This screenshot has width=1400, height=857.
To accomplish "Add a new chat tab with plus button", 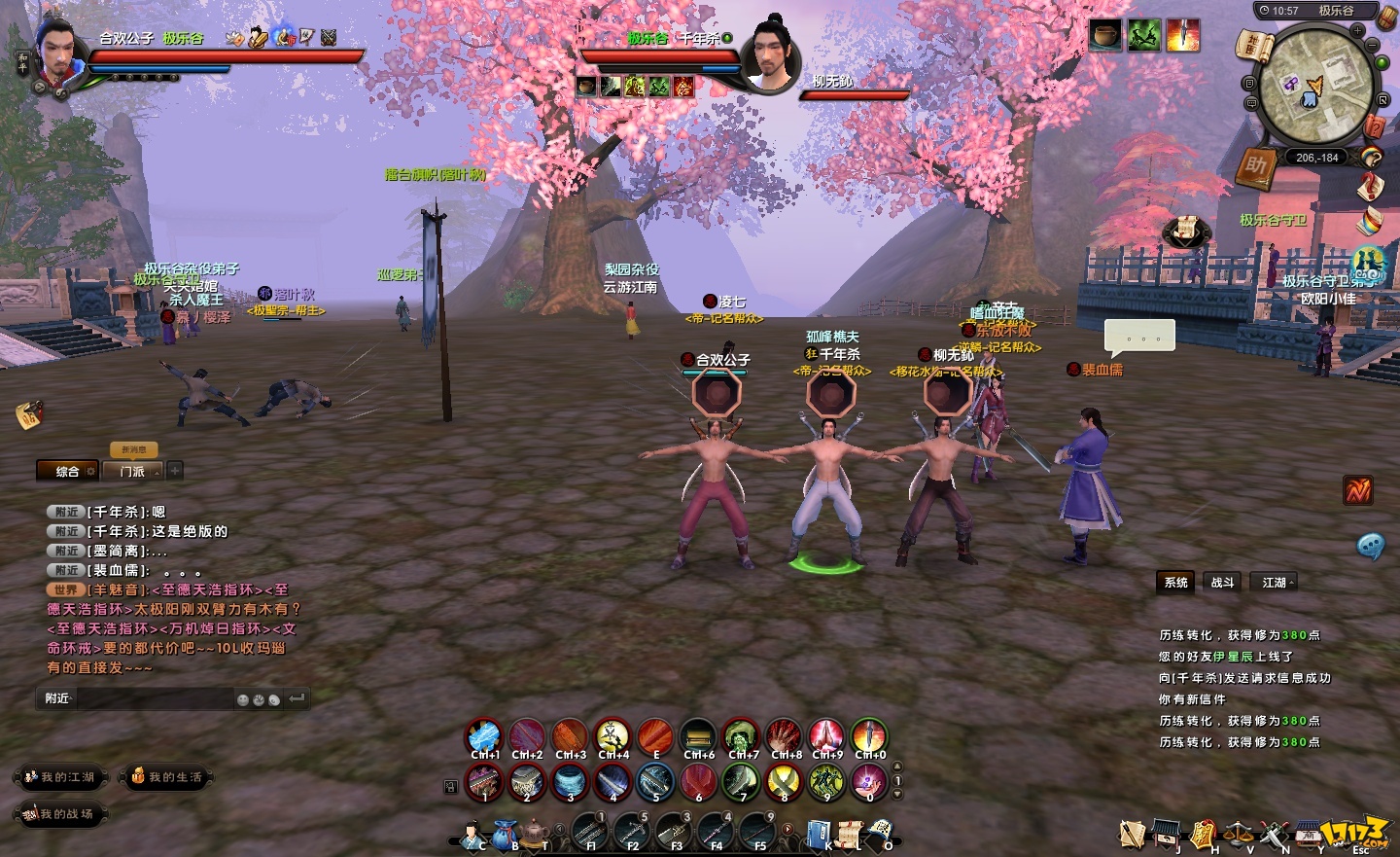I will click(x=175, y=471).
